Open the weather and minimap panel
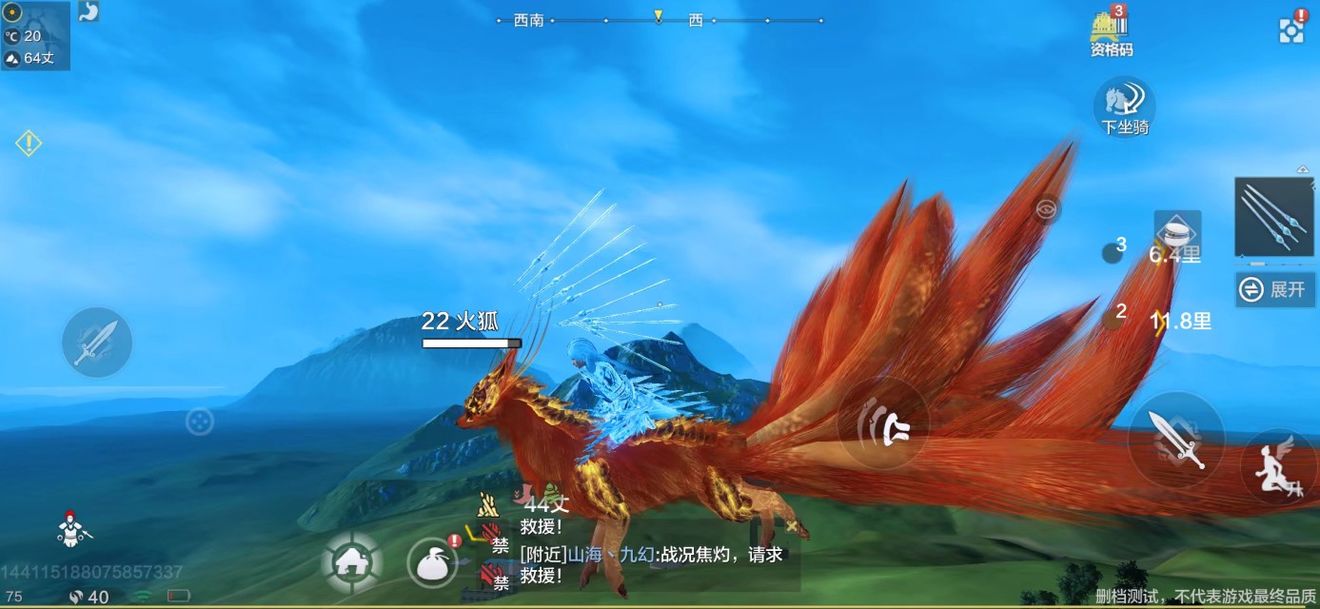 [x=36, y=36]
